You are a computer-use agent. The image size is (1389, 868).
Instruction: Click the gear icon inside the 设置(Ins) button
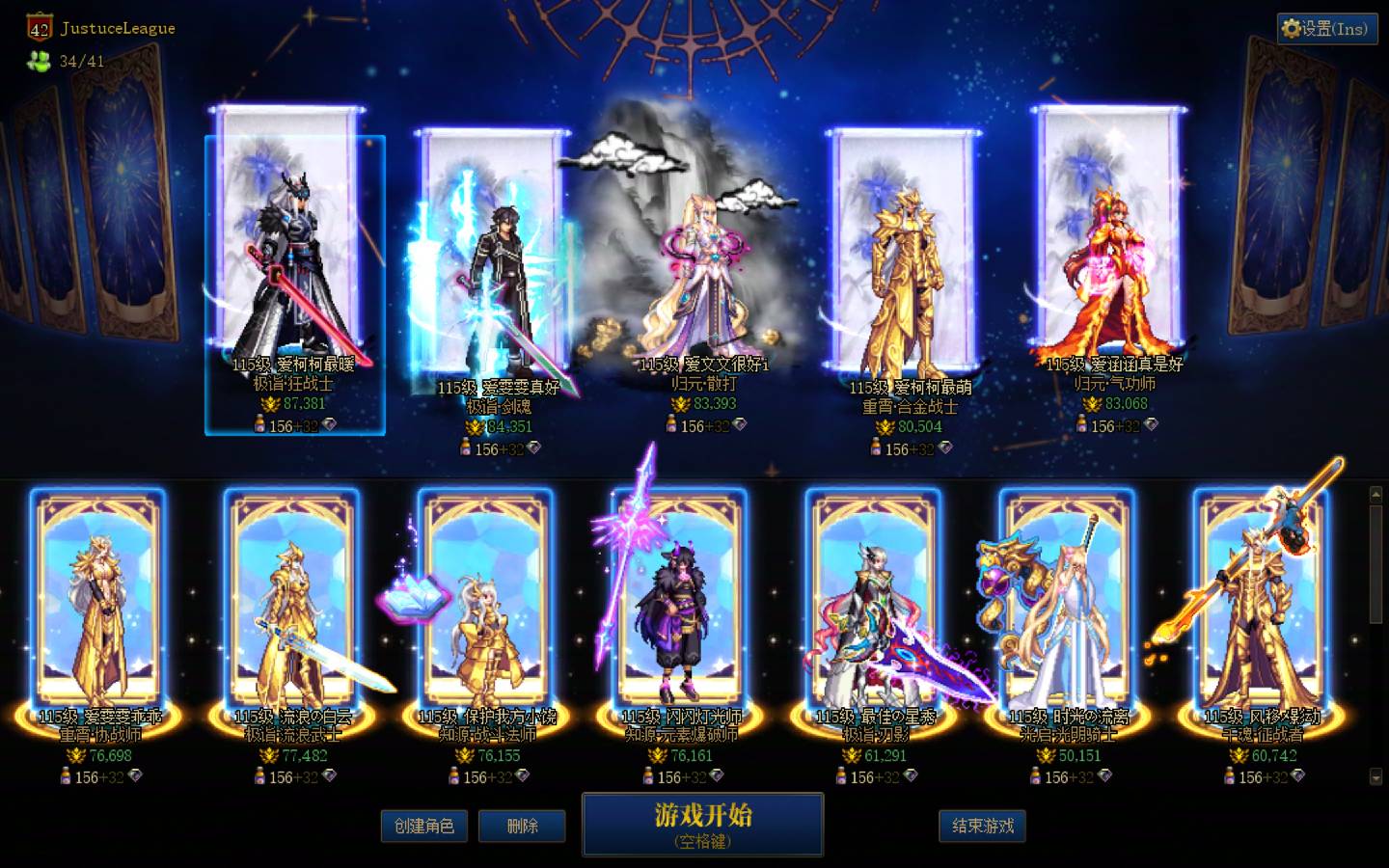(x=1292, y=29)
